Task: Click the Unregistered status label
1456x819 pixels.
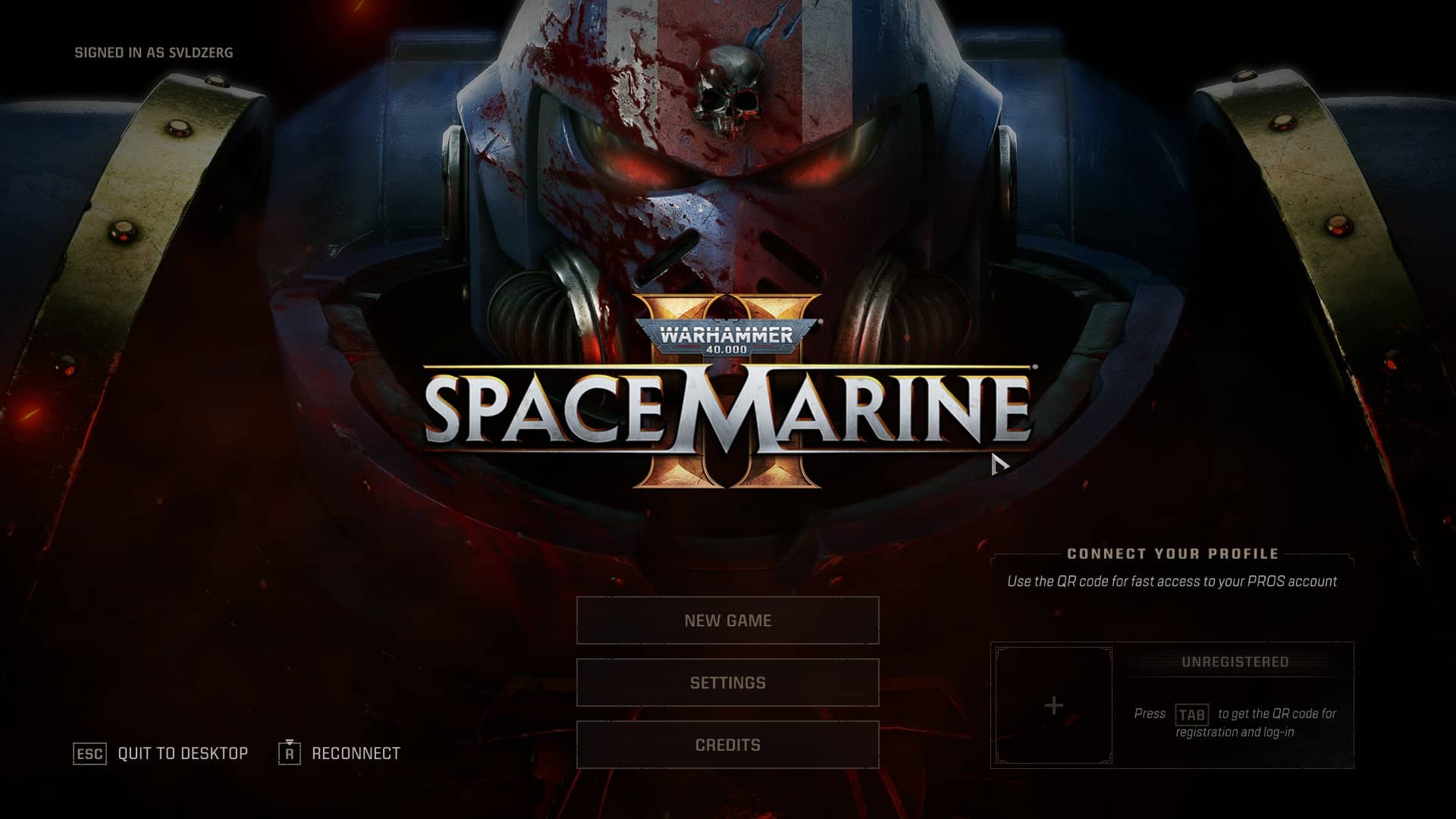Action: tap(1235, 661)
